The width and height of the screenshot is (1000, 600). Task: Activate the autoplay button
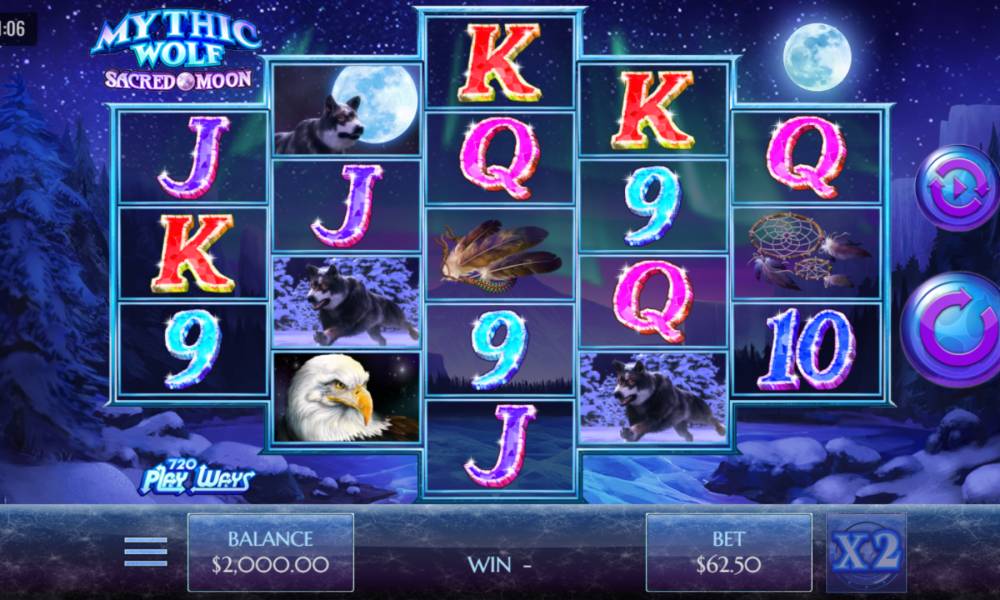954,188
